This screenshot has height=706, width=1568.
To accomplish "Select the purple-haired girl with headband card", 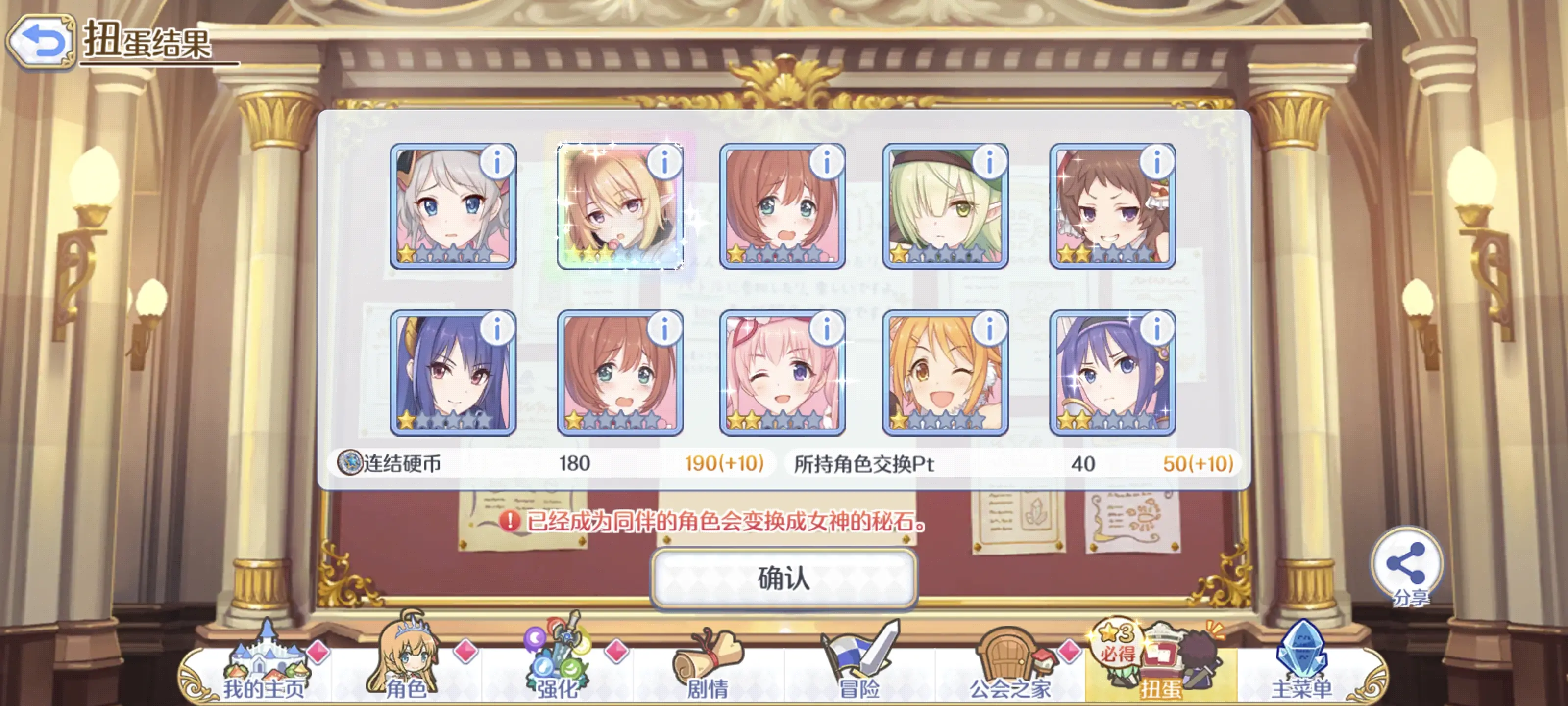I will click(1112, 374).
